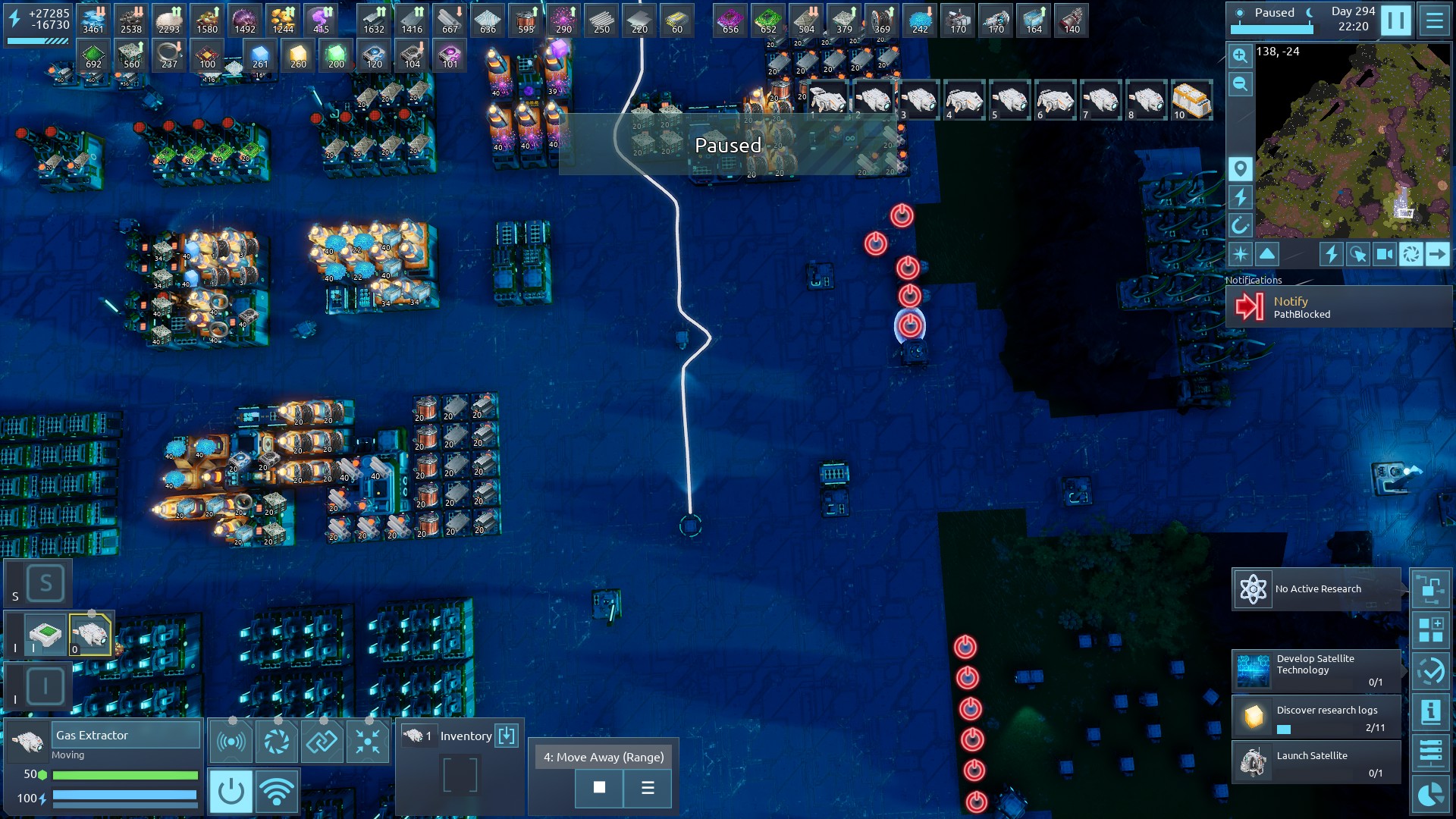
Task: Open the hamburger main menu
Action: [1434, 20]
